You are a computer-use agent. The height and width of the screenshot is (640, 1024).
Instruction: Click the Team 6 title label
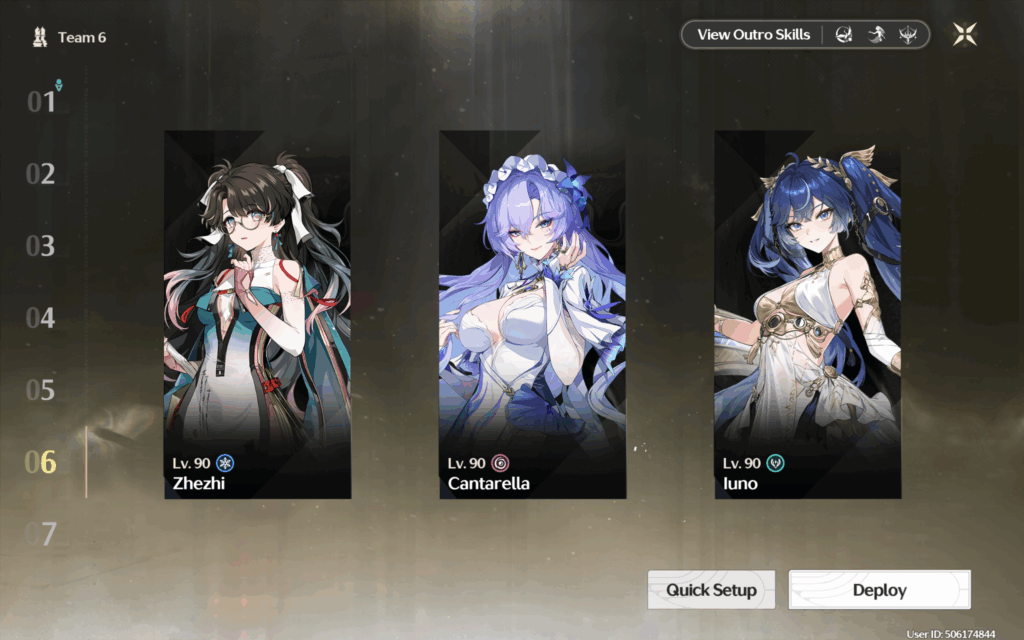tap(80, 38)
